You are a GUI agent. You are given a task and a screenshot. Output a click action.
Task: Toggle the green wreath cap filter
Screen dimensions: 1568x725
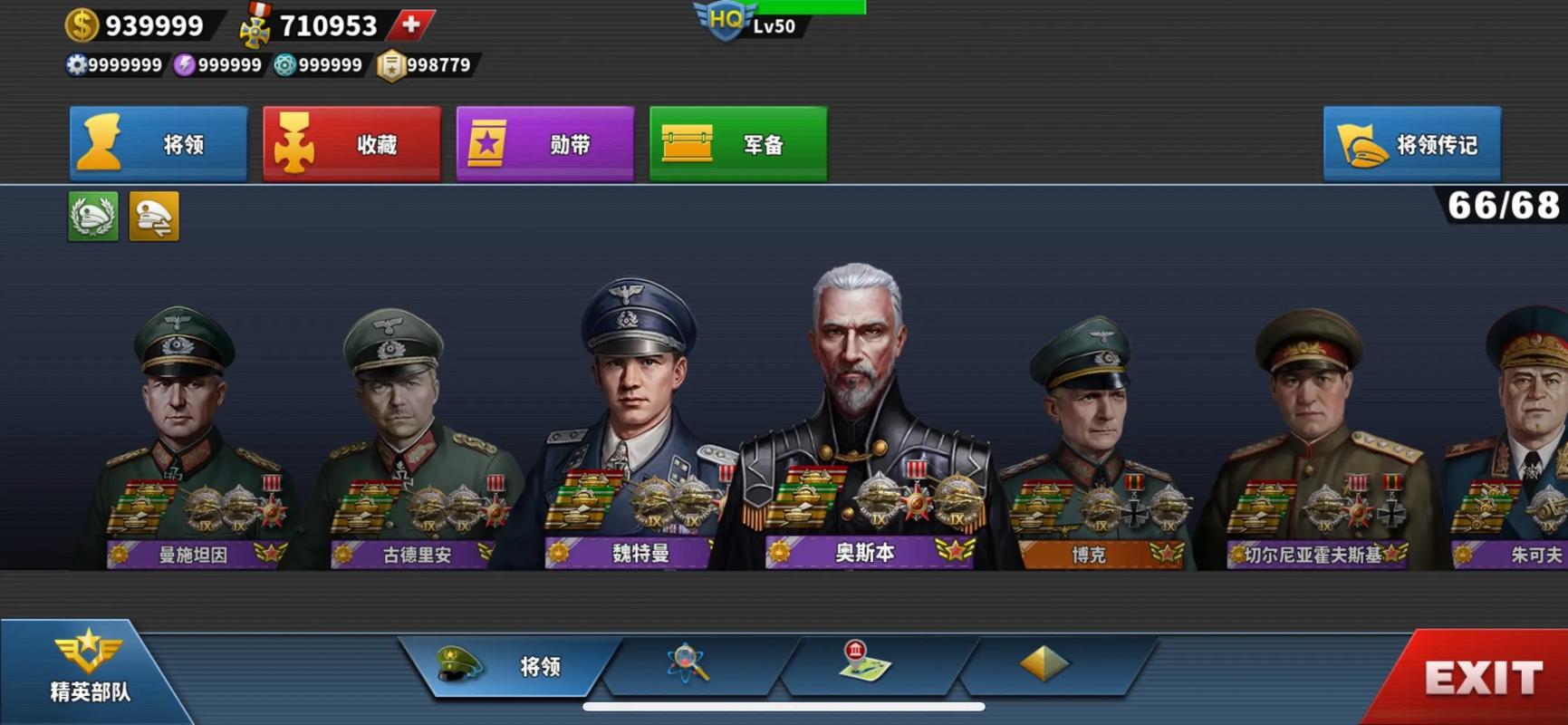coord(93,216)
